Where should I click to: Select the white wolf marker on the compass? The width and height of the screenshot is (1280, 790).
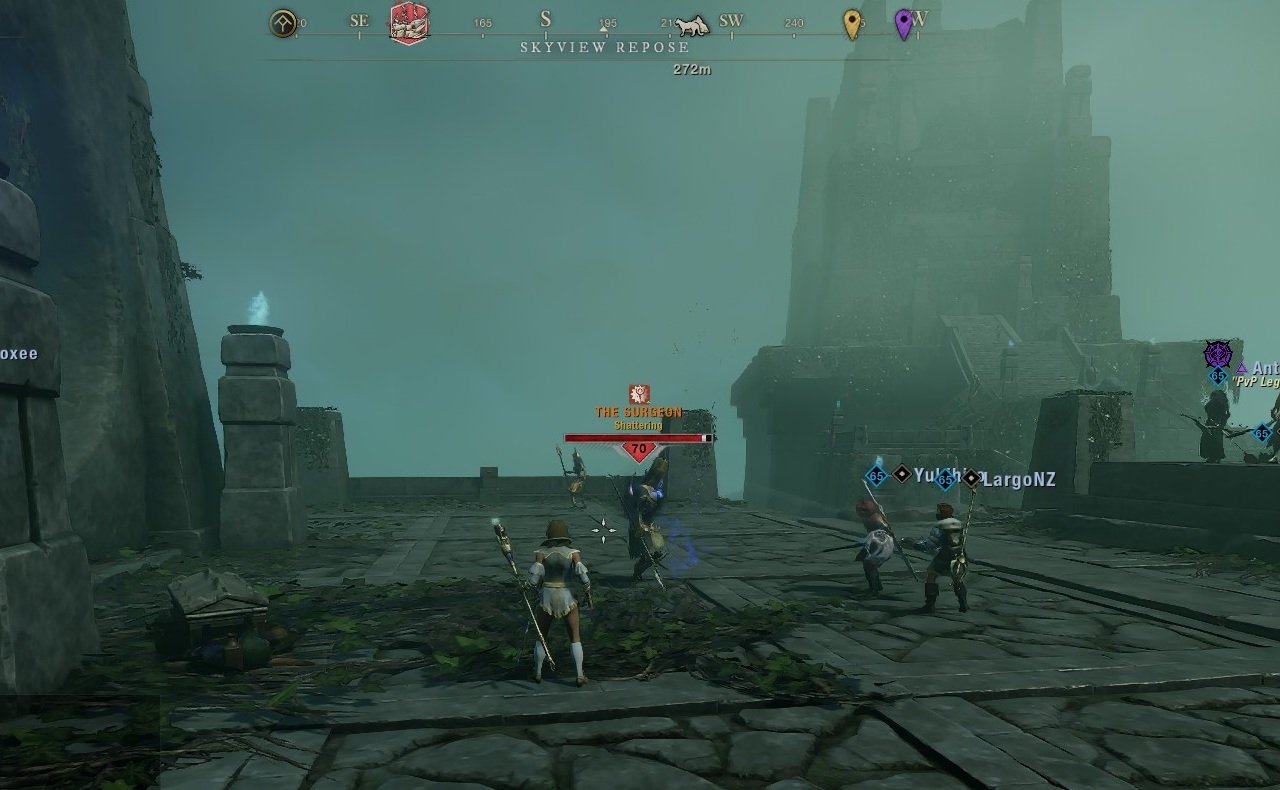(x=692, y=25)
